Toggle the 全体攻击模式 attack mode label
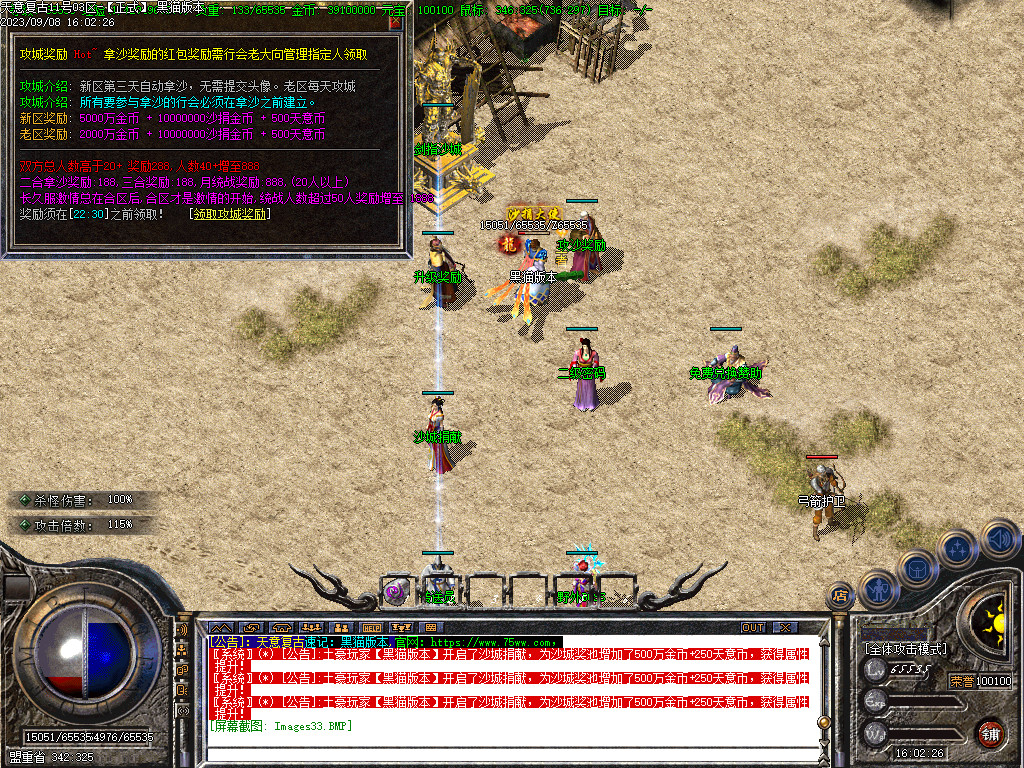This screenshot has height=768, width=1024. (905, 648)
